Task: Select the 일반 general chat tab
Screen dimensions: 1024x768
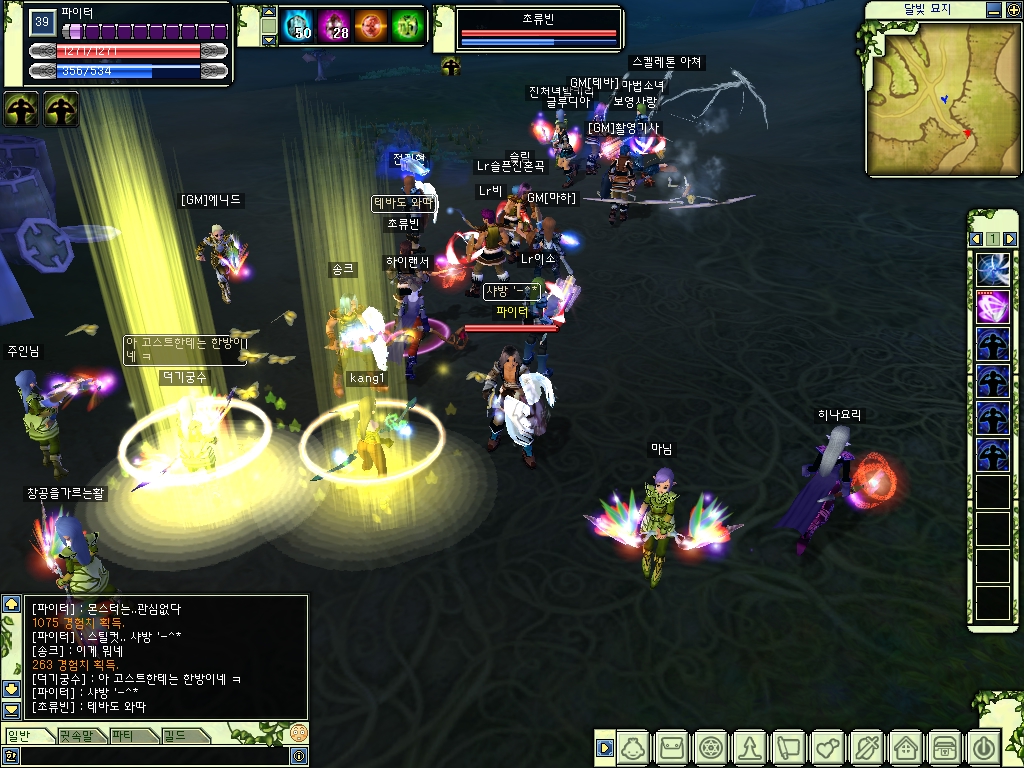Action: tap(28, 736)
